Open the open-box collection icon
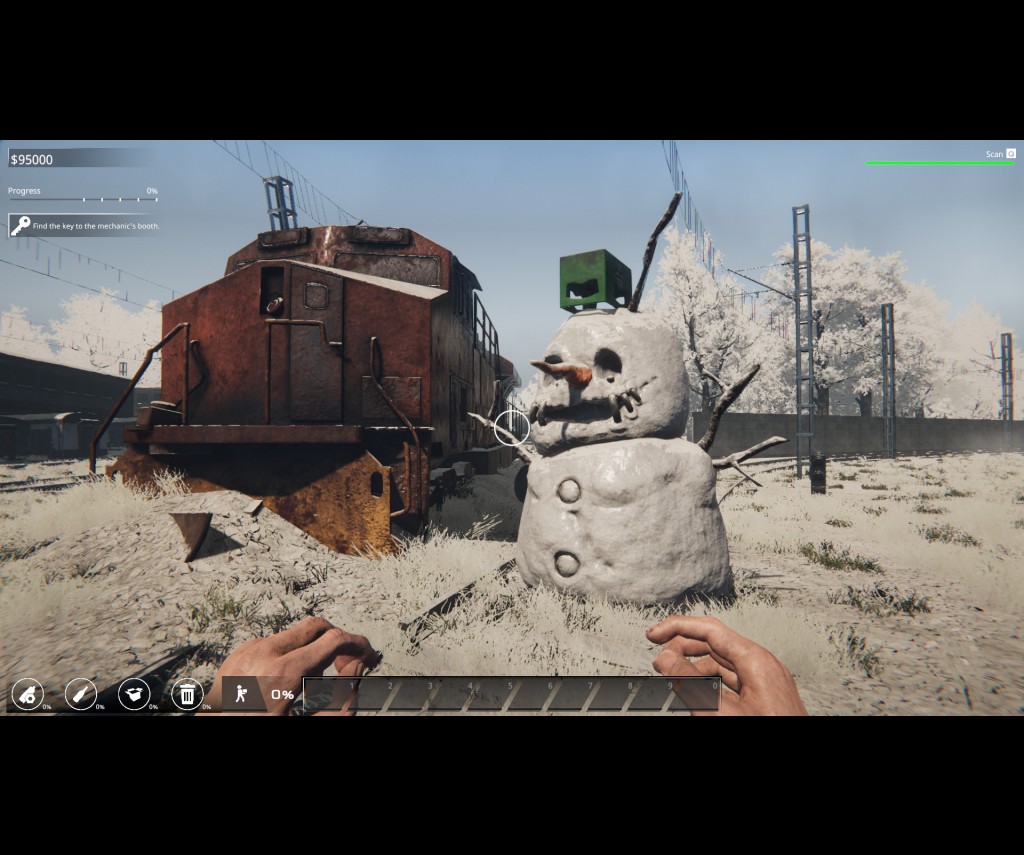This screenshot has height=855, width=1024. 134,693
